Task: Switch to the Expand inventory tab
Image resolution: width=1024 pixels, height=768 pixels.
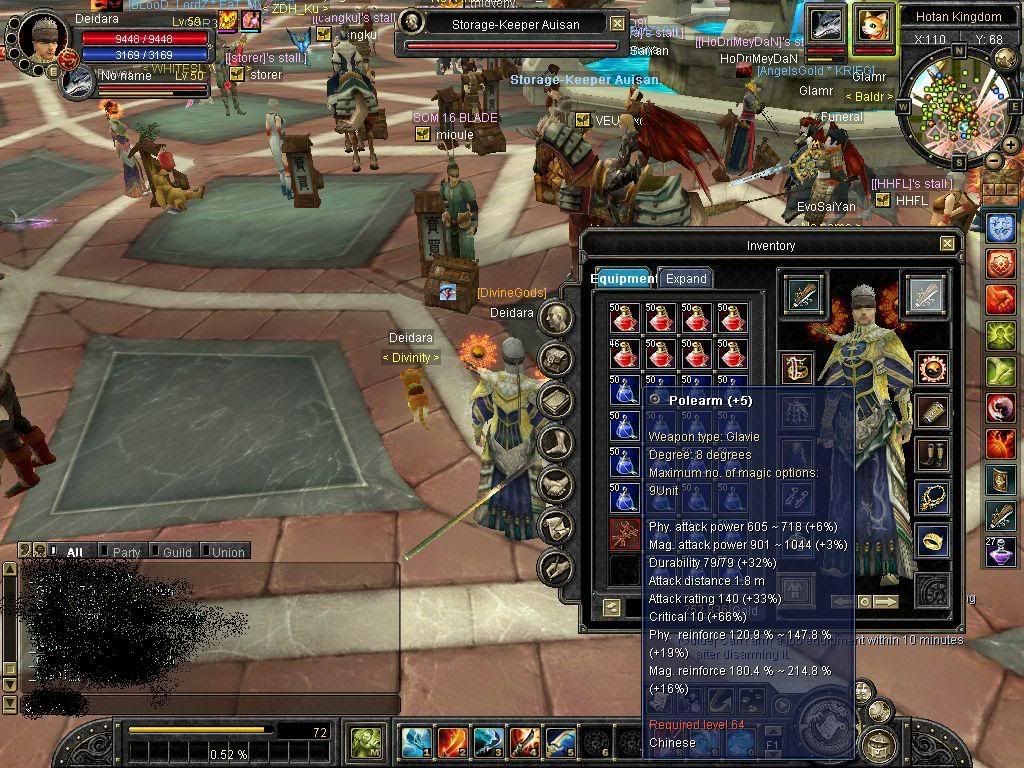Action: pyautogui.click(x=686, y=279)
